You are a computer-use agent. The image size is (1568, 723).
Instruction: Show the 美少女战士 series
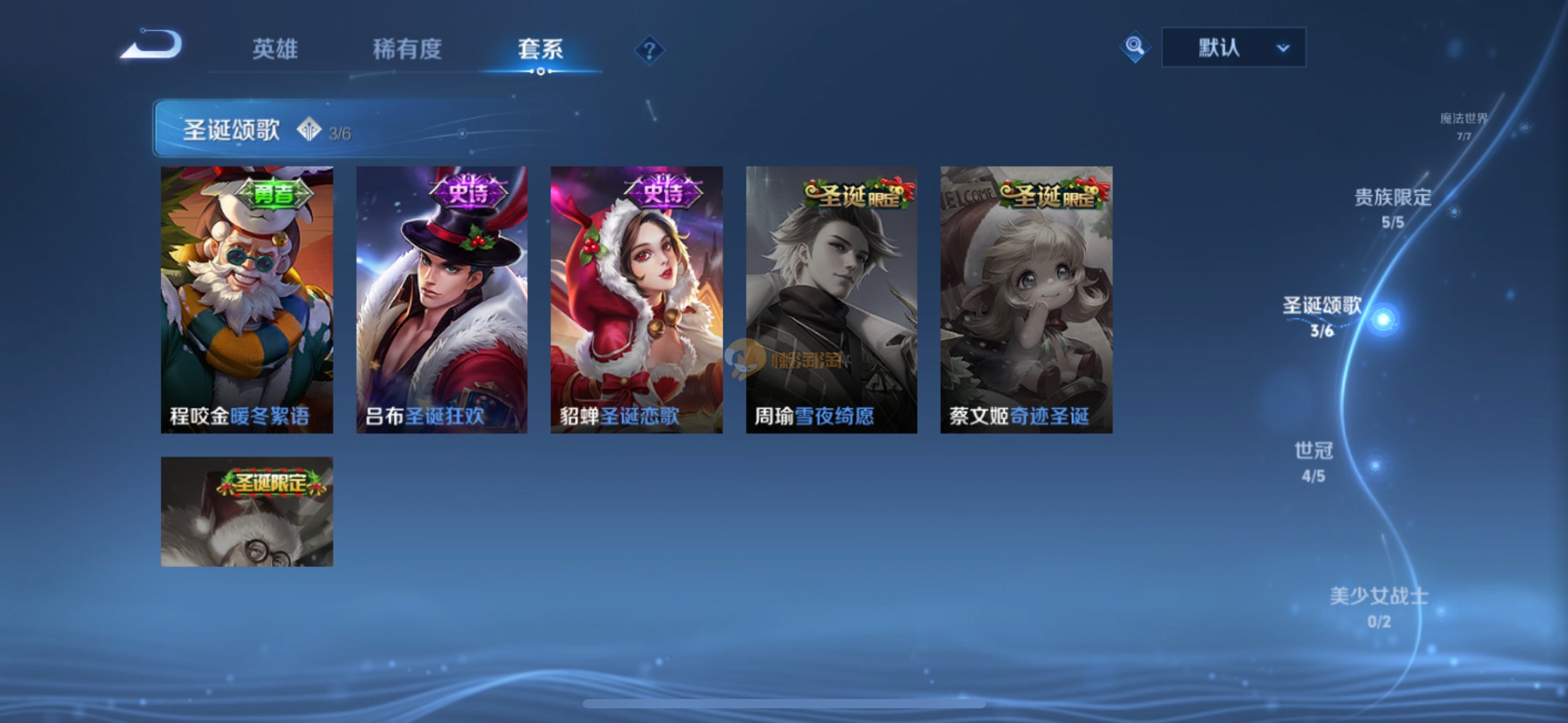[1379, 606]
